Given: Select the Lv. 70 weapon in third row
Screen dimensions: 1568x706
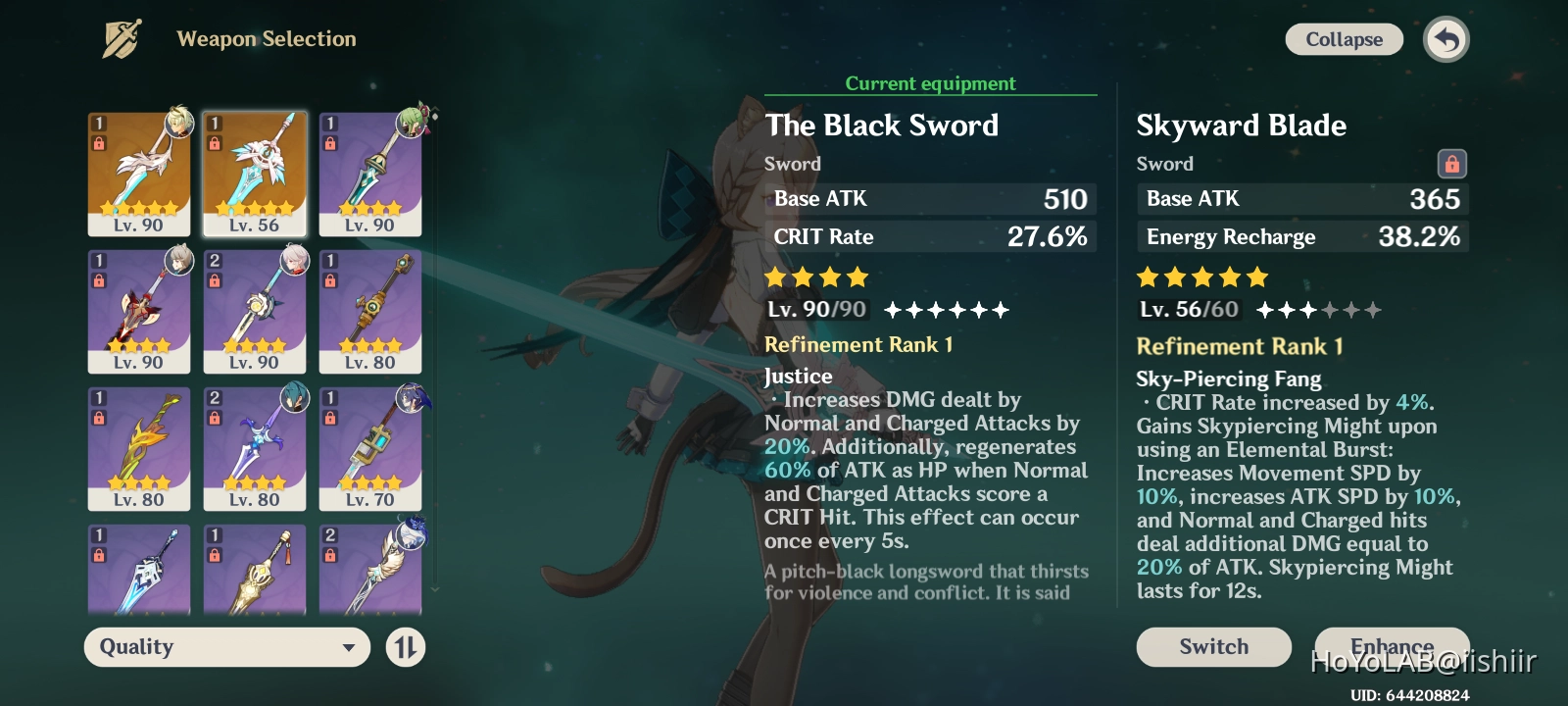Looking at the screenshot, I should coord(370,449).
